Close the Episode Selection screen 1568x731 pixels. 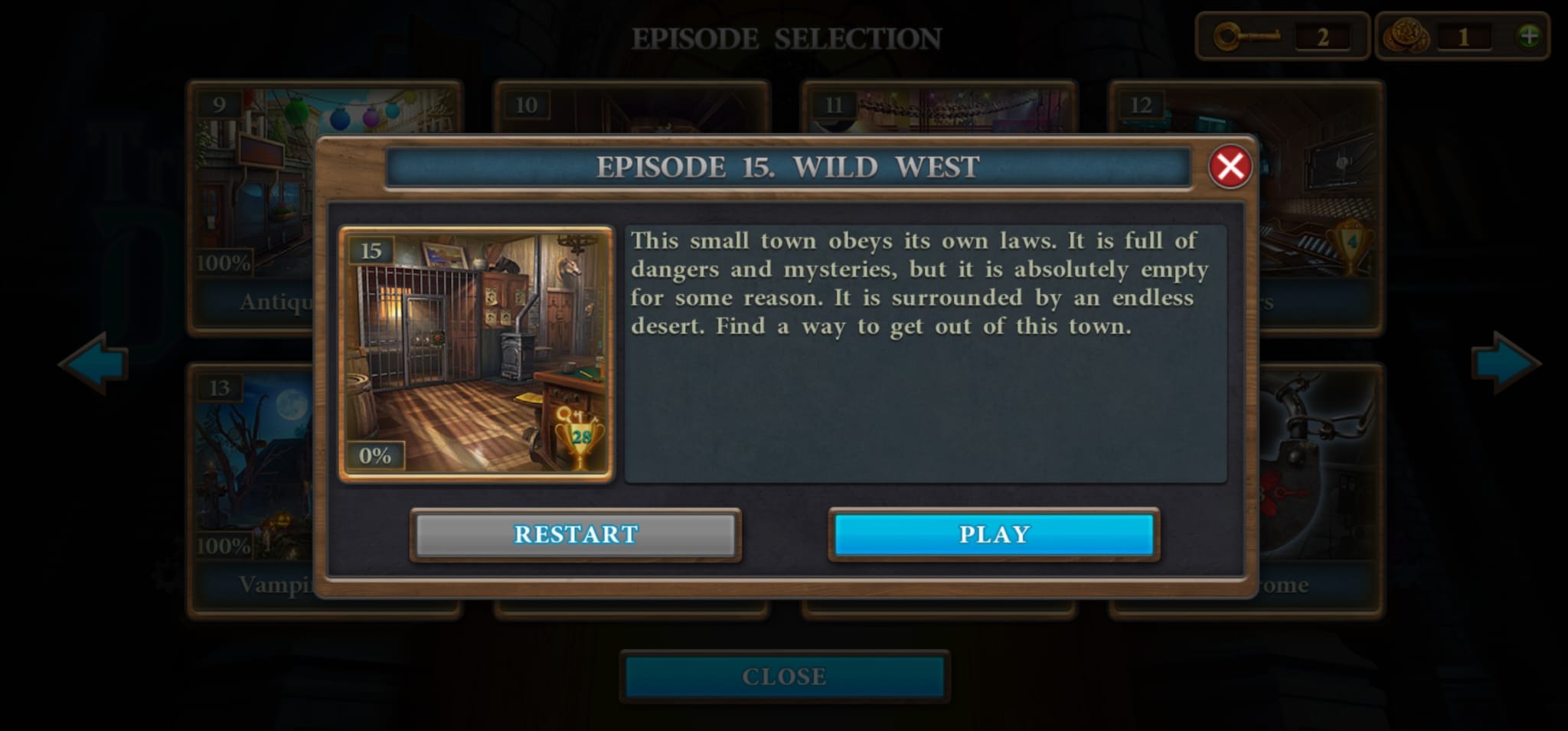784,677
